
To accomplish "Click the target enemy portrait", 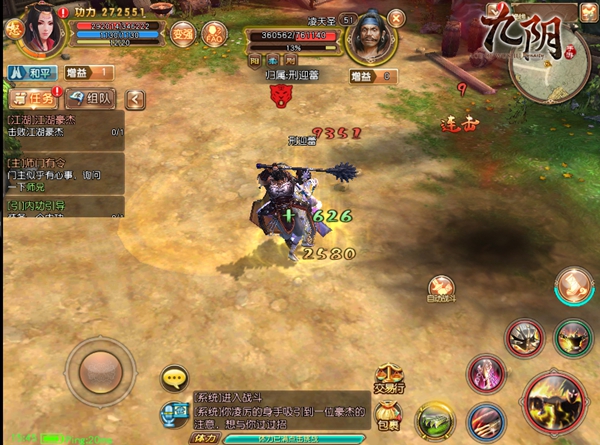I will click(374, 38).
